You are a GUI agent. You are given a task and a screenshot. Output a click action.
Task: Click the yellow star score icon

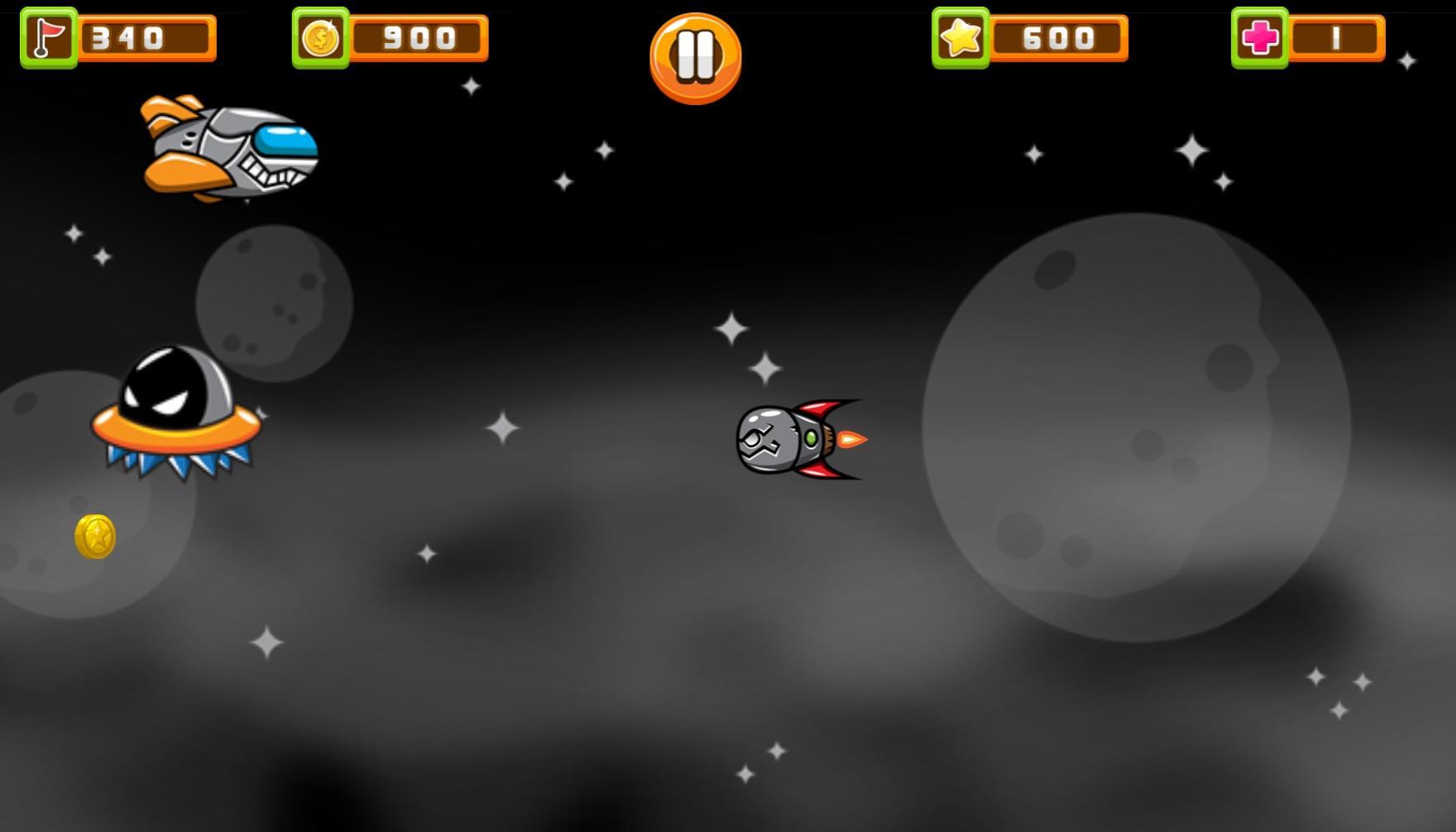point(960,36)
